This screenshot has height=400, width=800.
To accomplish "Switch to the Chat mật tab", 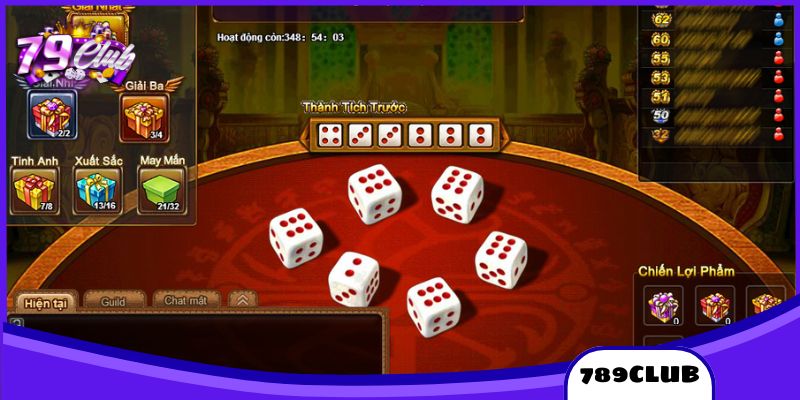I will point(187,300).
